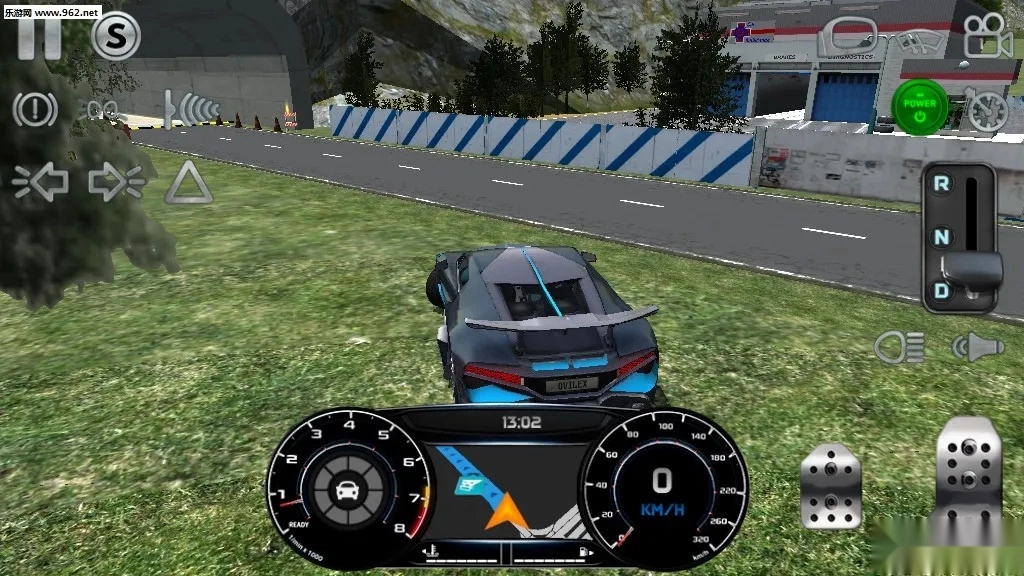The image size is (1024, 576).
Task: Shift the gear to R
Action: 941,183
